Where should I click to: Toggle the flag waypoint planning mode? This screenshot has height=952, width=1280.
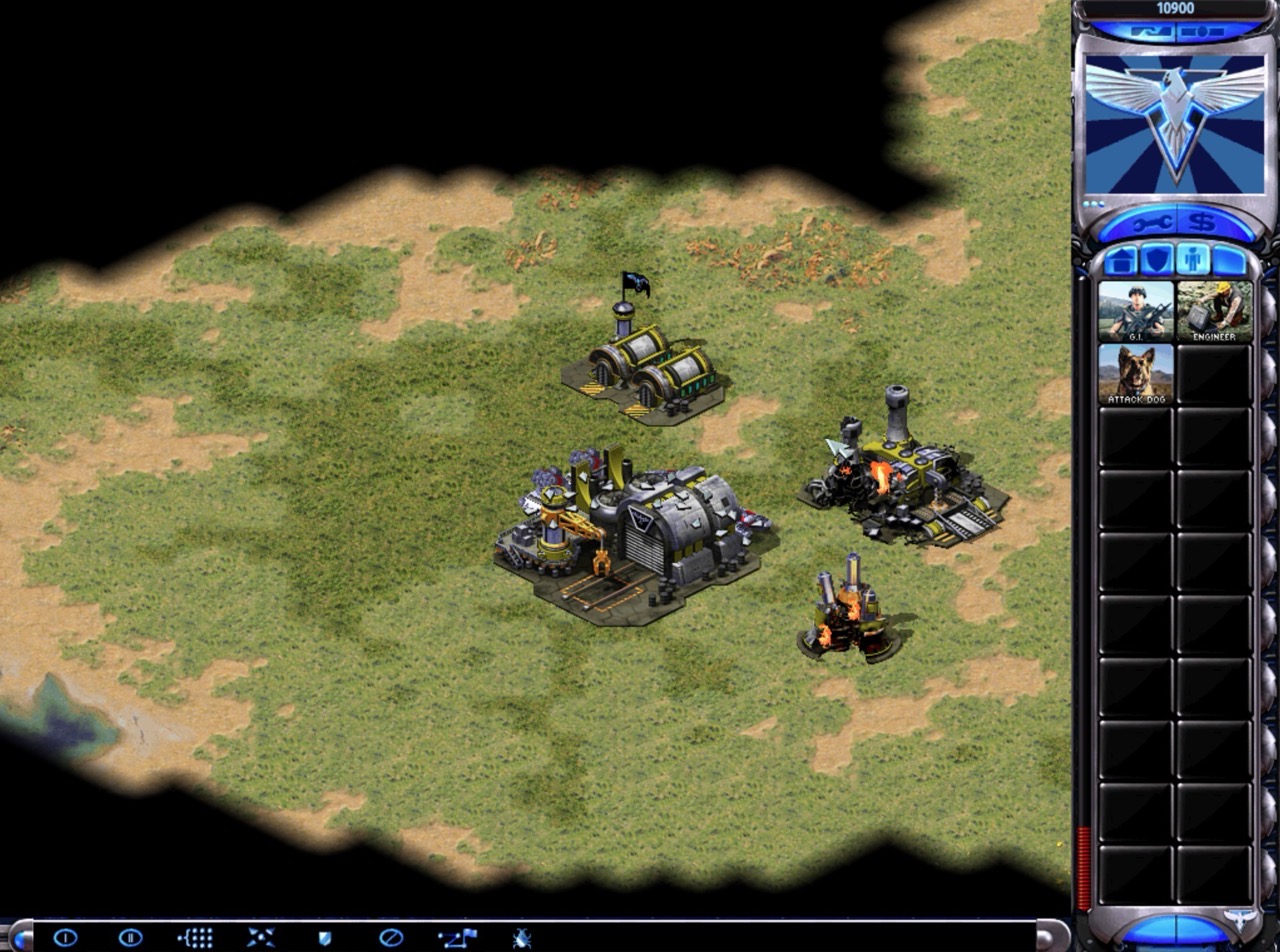(457, 938)
